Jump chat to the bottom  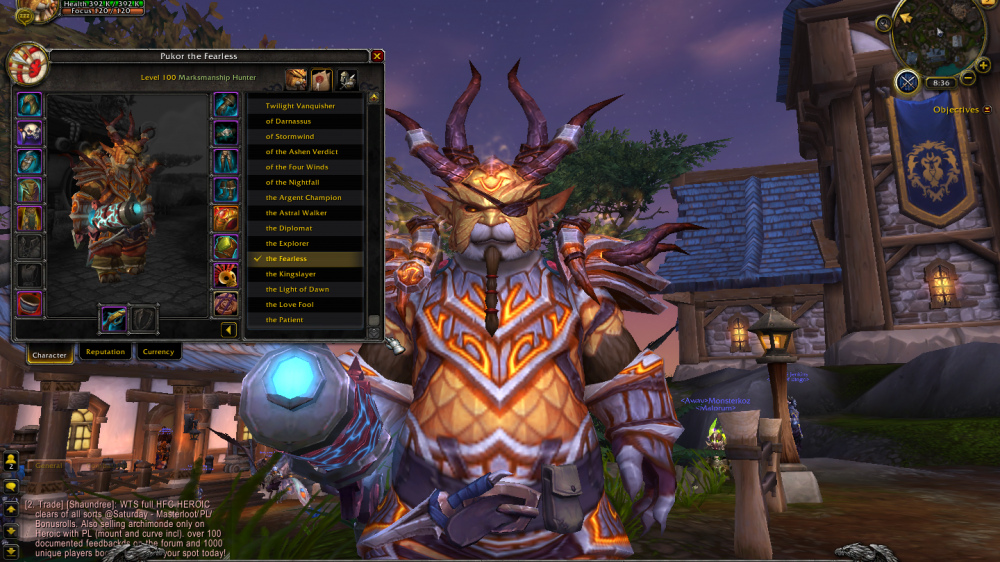(11, 550)
